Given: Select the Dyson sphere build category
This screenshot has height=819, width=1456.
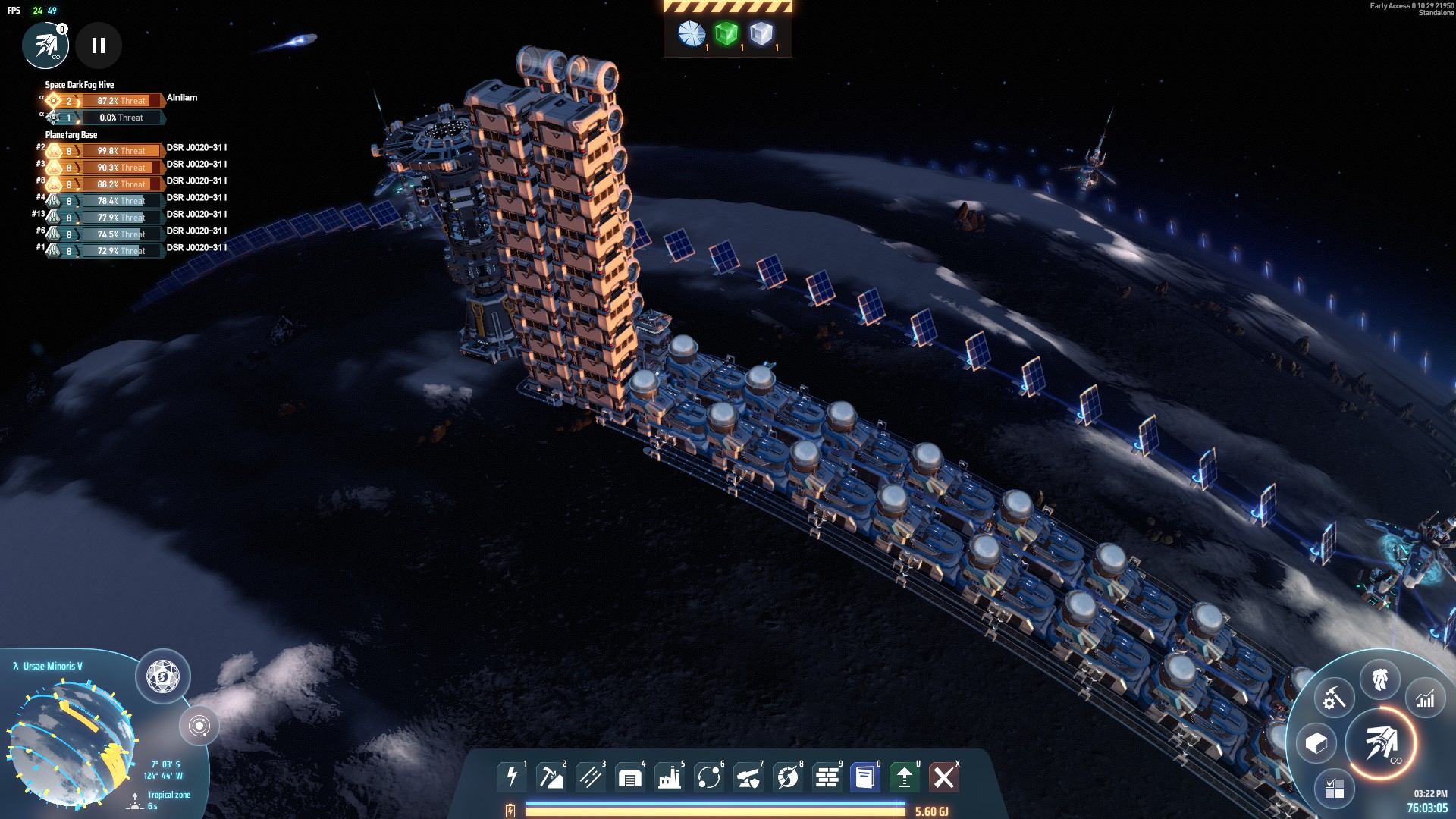Looking at the screenshot, I should pyautogui.click(x=788, y=777).
